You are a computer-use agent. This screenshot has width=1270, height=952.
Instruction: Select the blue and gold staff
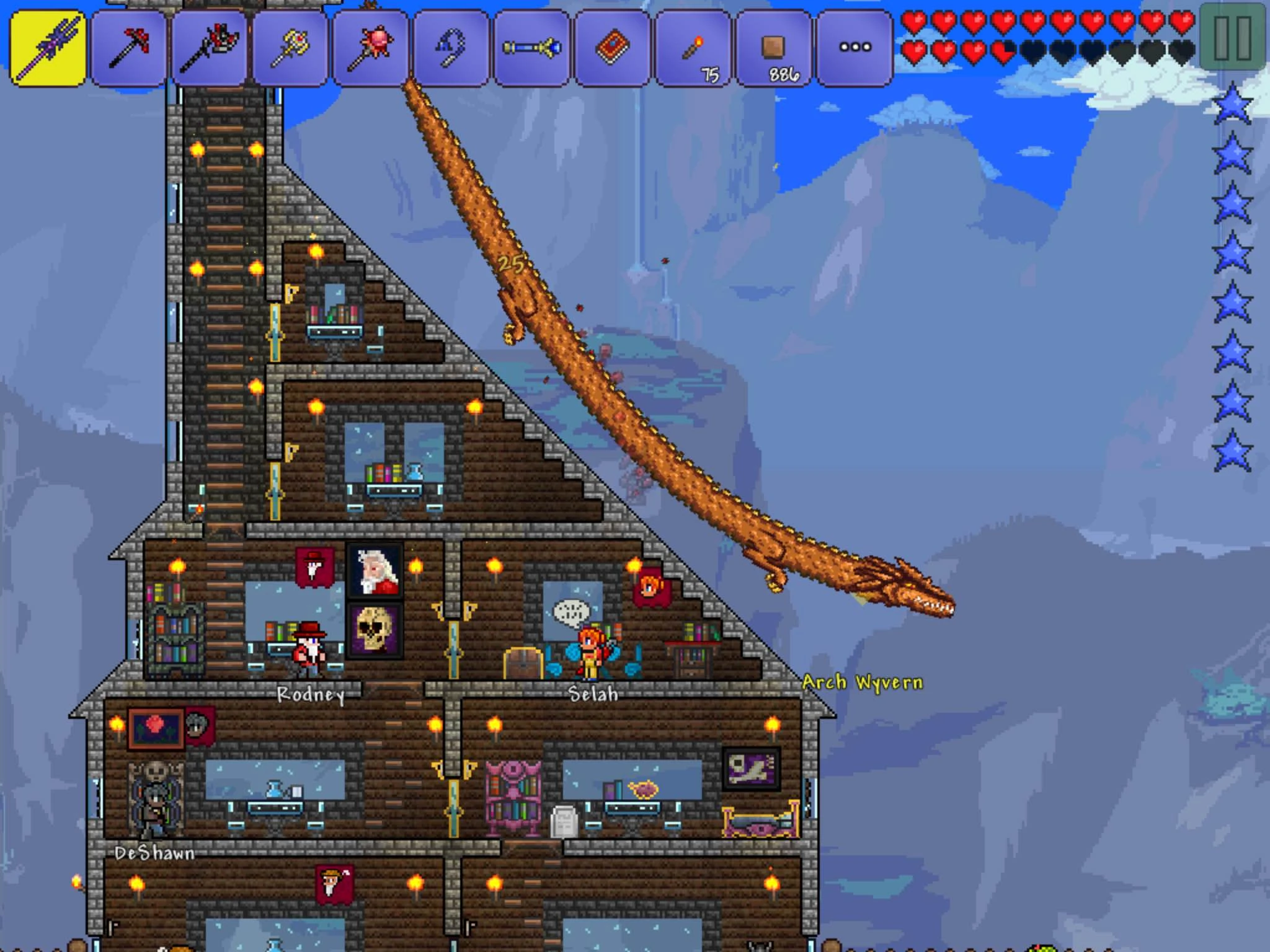point(531,47)
